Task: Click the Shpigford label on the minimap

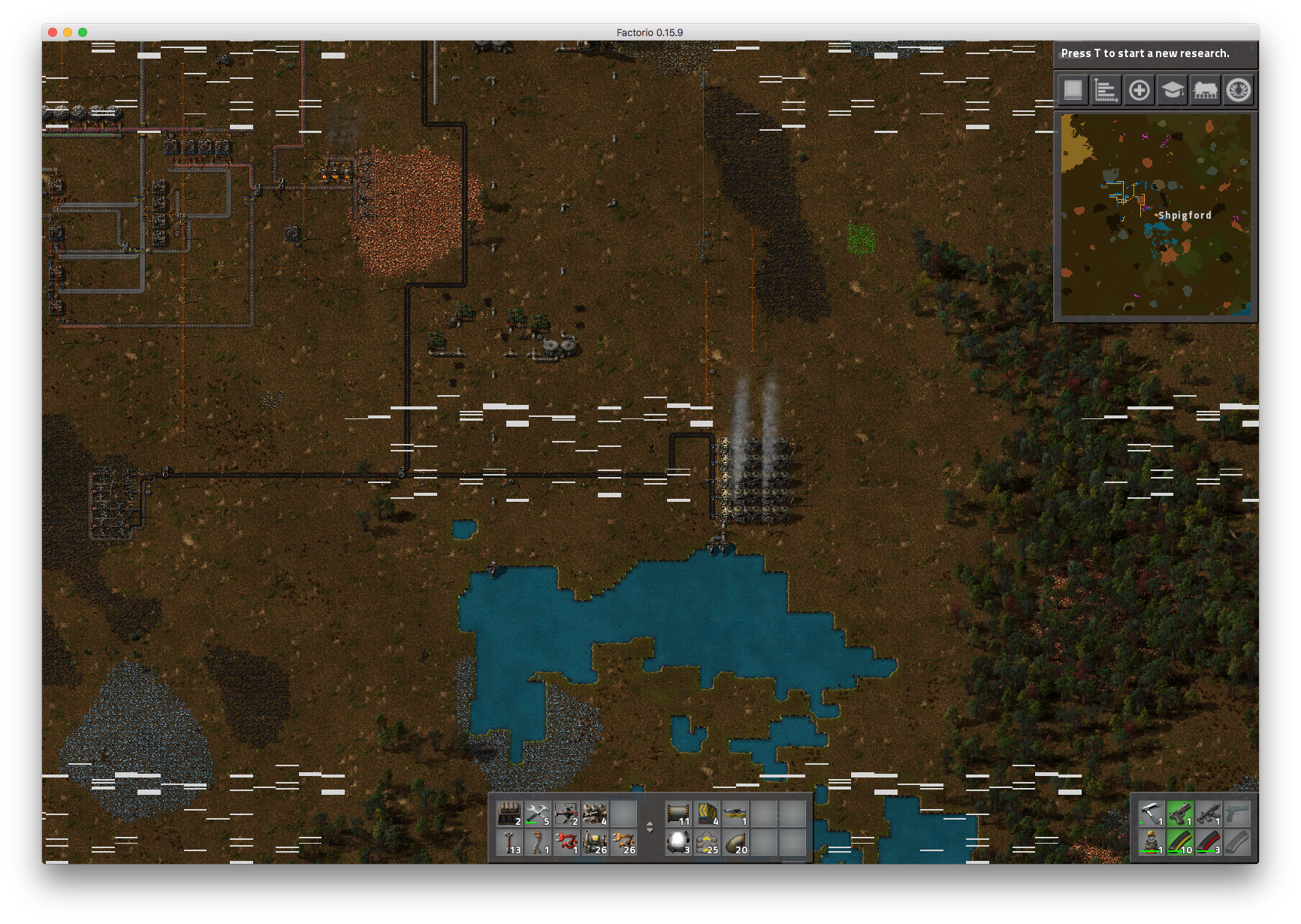Action: (x=1185, y=215)
